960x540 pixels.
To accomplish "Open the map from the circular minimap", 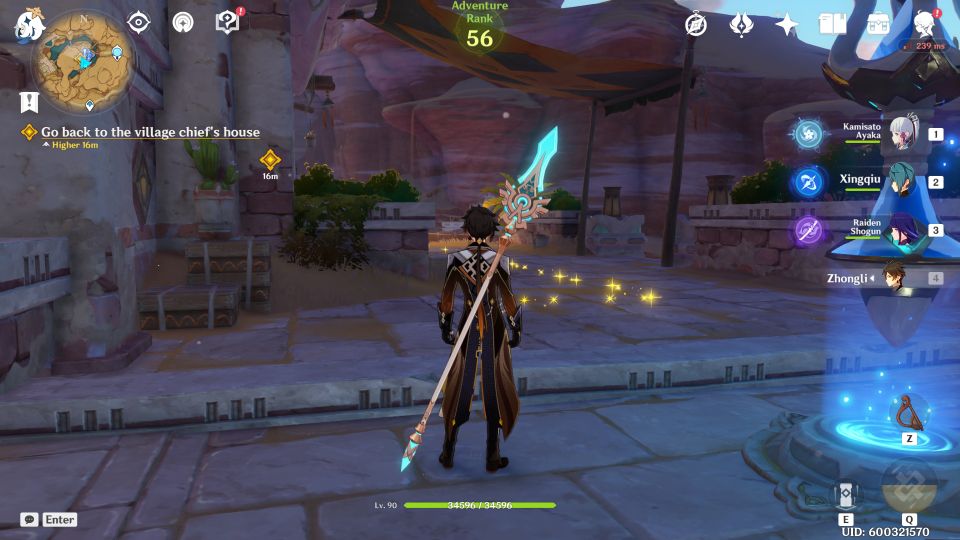I will tap(84, 56).
